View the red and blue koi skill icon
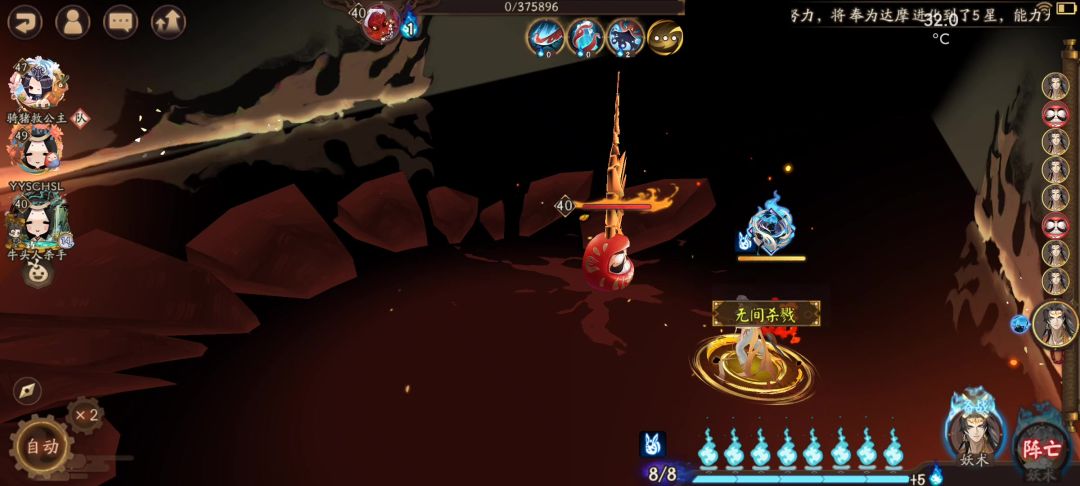Viewport: 1080px width, 486px height. [585, 37]
